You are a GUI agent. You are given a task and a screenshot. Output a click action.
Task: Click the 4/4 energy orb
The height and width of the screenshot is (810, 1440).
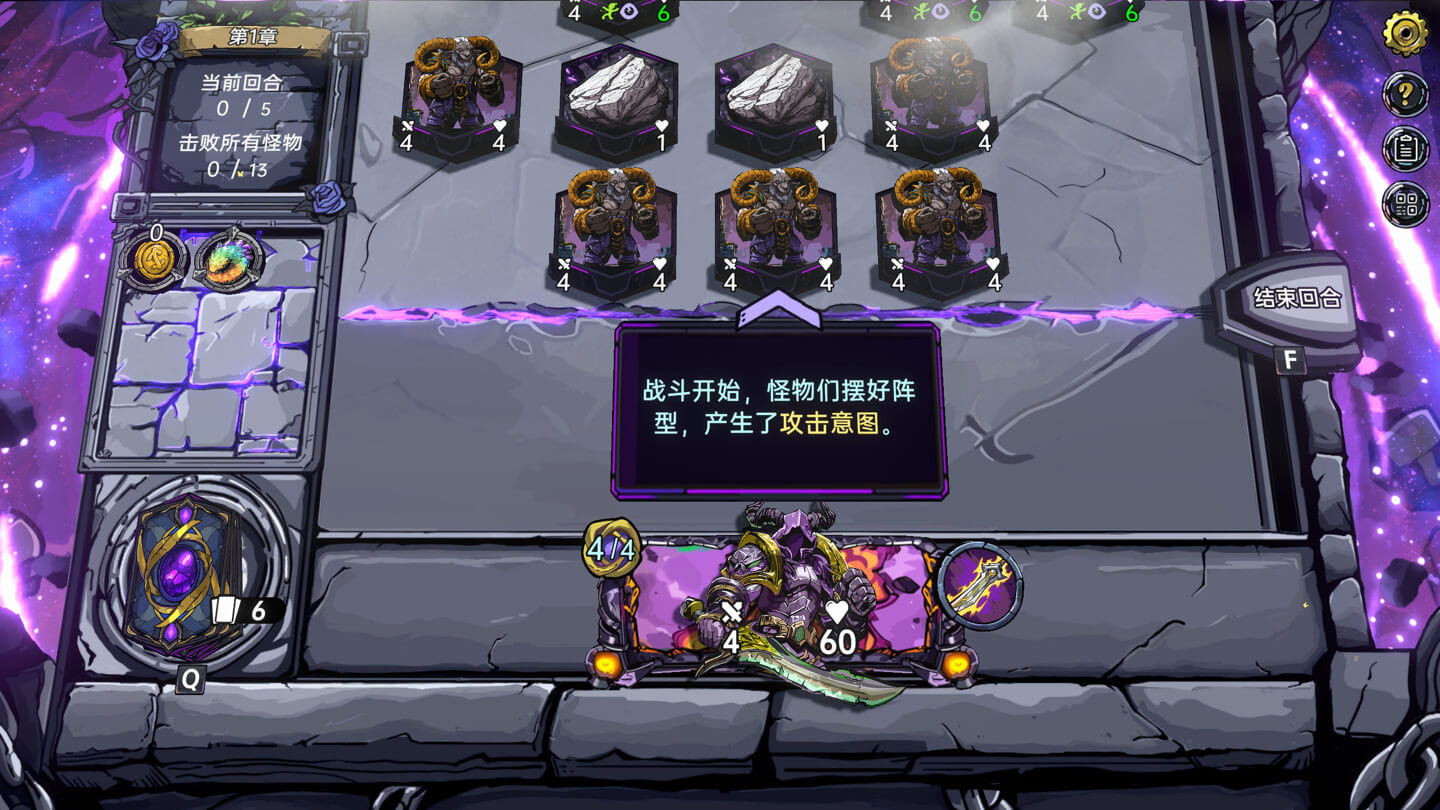(x=611, y=548)
